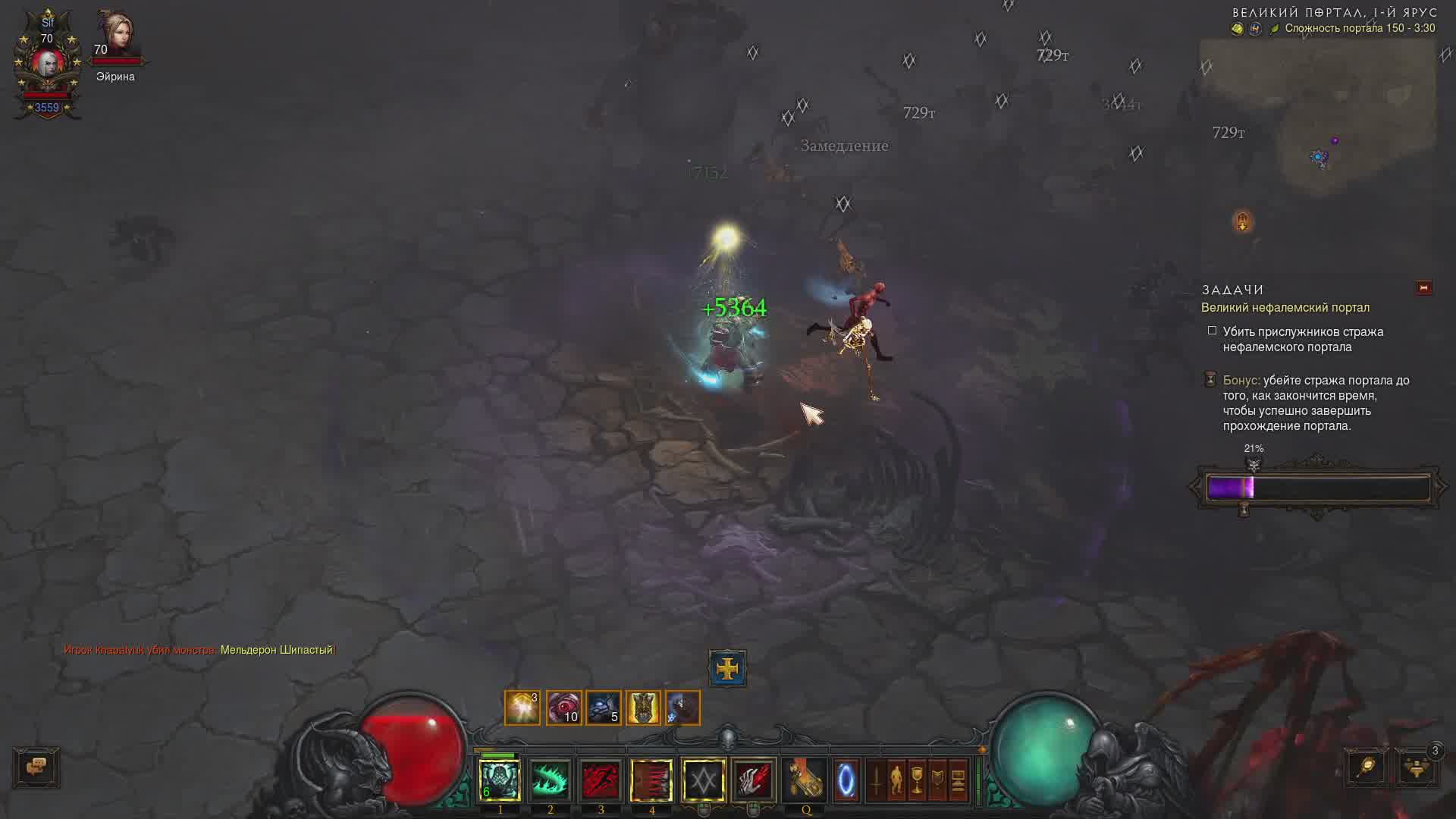Image resolution: width=1456 pixels, height=819 pixels.
Task: Use the red blood rush skill
Action: point(601,780)
